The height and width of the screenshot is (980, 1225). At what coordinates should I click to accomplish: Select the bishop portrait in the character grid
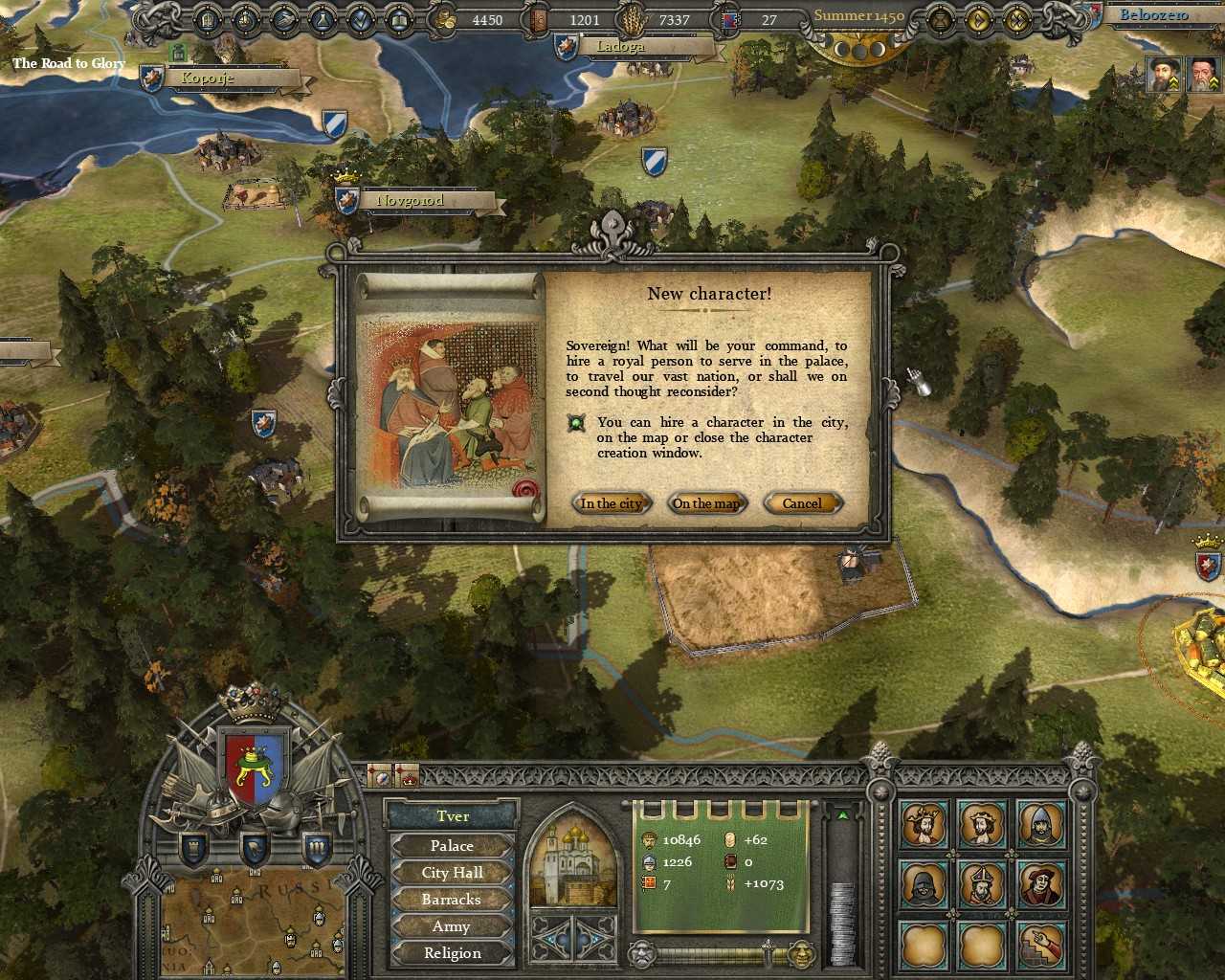click(x=983, y=882)
